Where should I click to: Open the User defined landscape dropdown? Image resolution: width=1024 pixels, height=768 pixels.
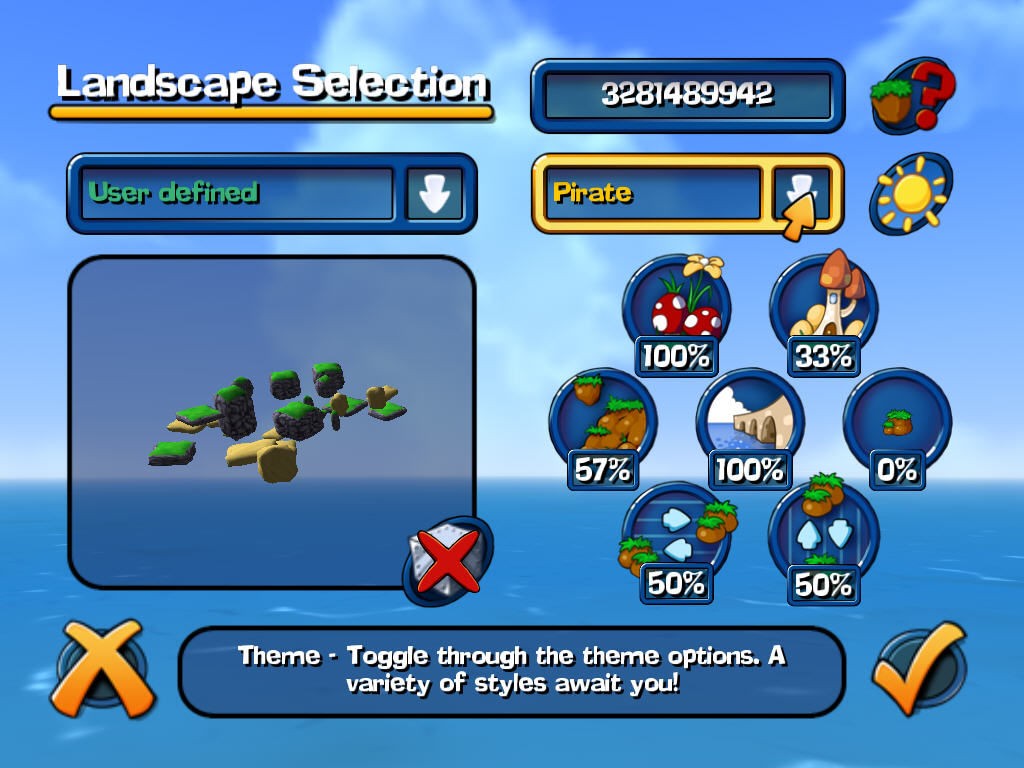click(434, 194)
